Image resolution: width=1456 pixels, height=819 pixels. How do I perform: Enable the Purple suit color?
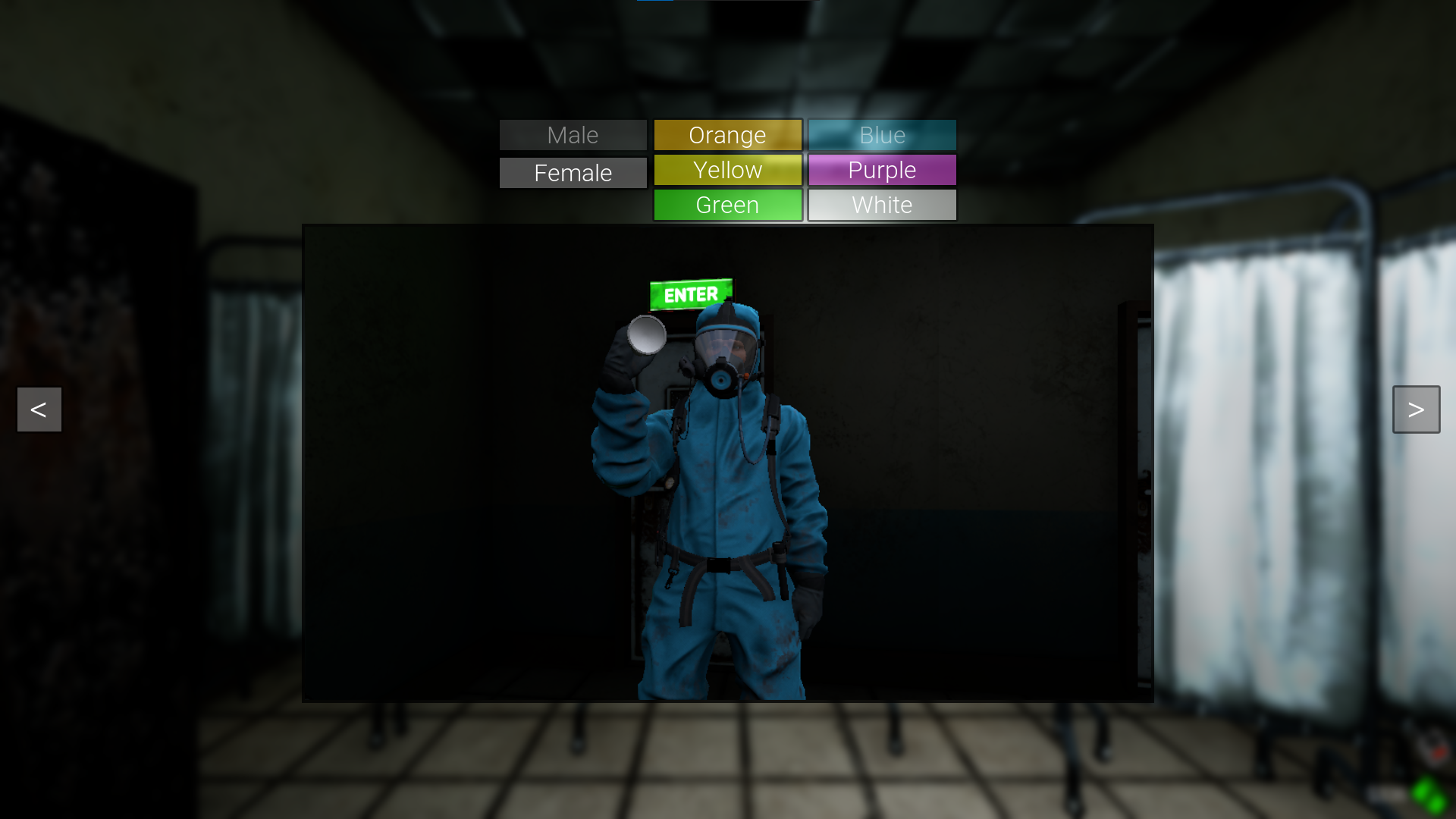(882, 170)
